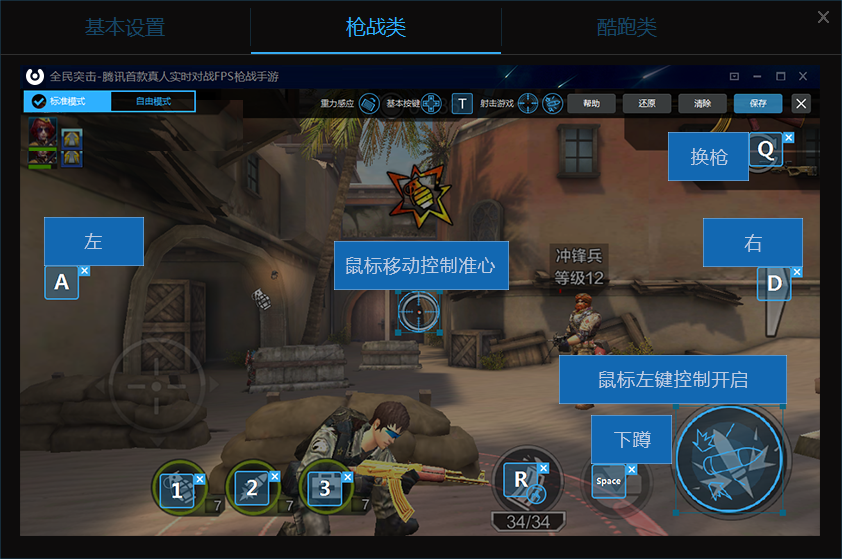Select the D move-right key mapping
Image resolution: width=842 pixels, height=559 pixels.
click(x=774, y=284)
